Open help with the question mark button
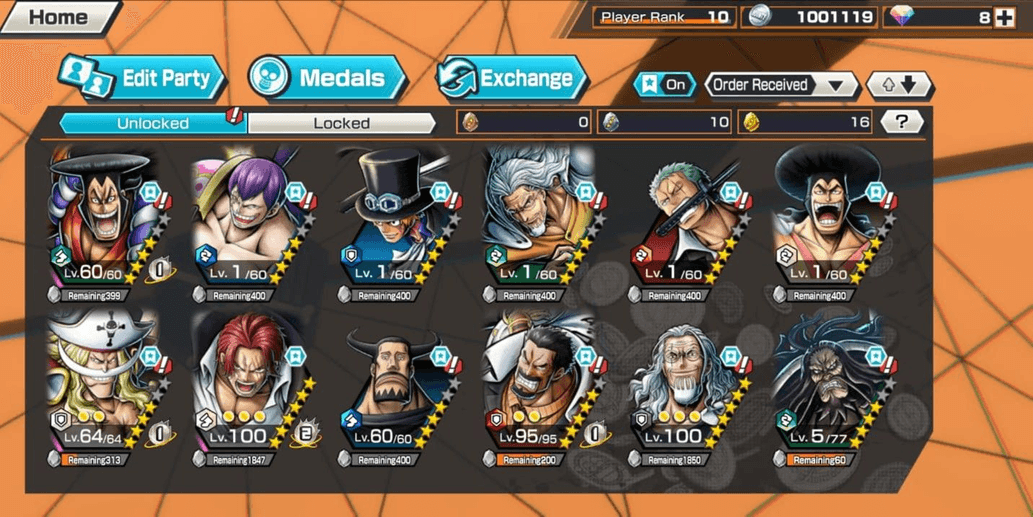The width and height of the screenshot is (1033, 517). point(902,122)
